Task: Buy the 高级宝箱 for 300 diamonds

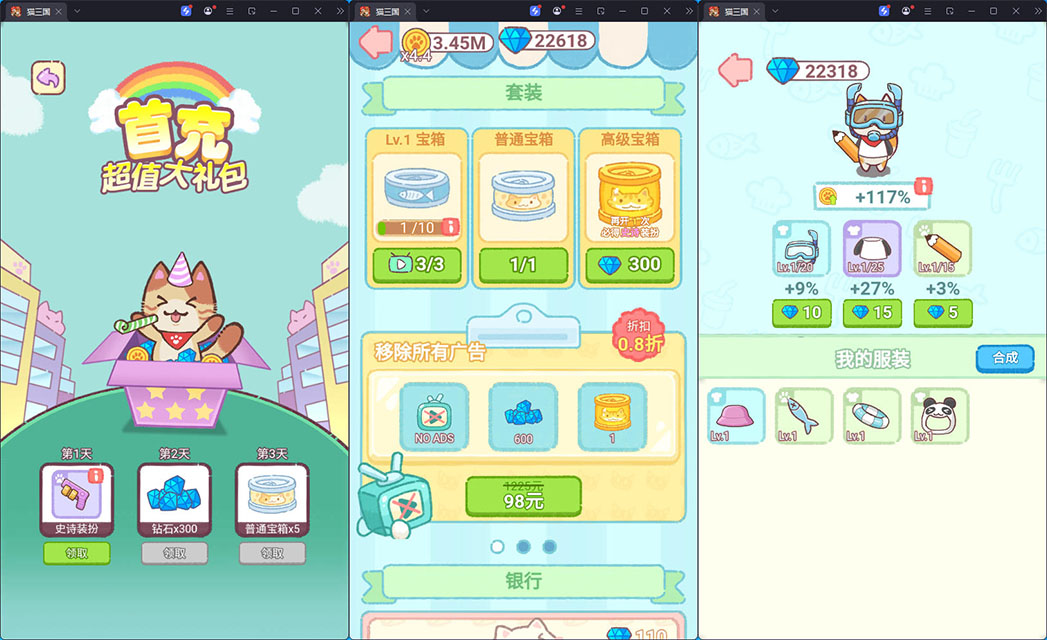Action: [630, 266]
